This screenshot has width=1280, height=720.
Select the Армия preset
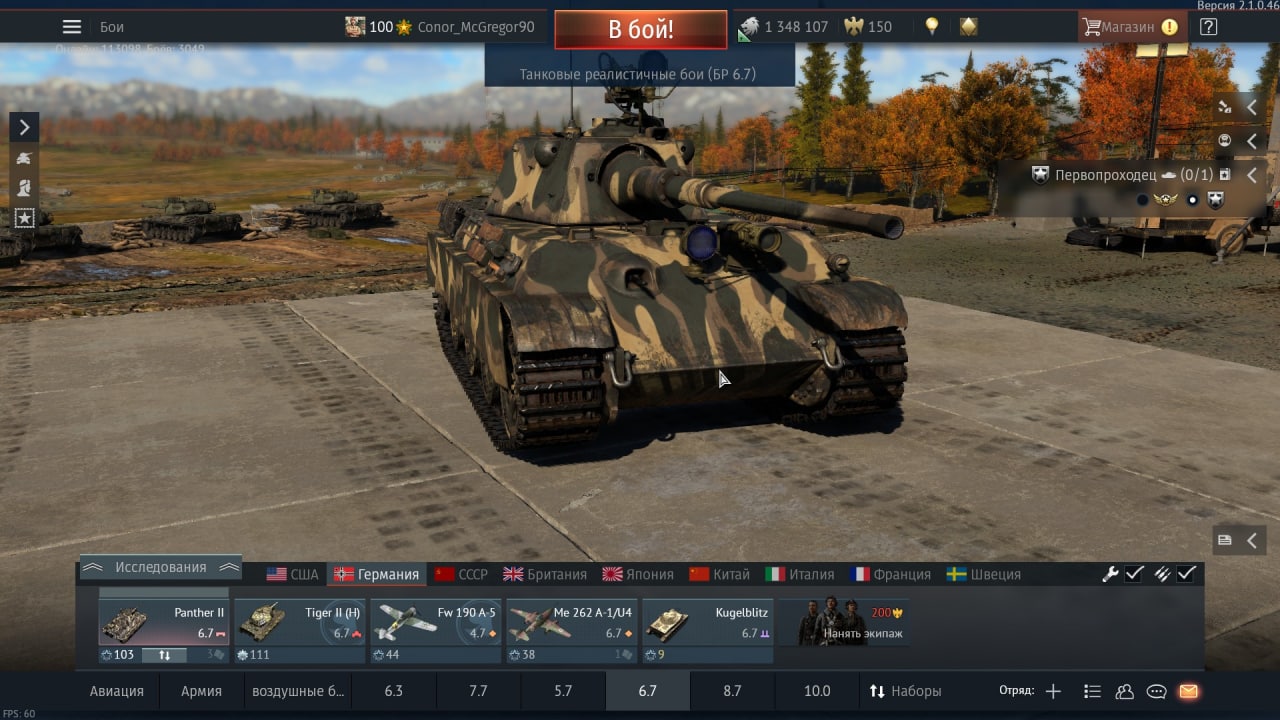201,691
